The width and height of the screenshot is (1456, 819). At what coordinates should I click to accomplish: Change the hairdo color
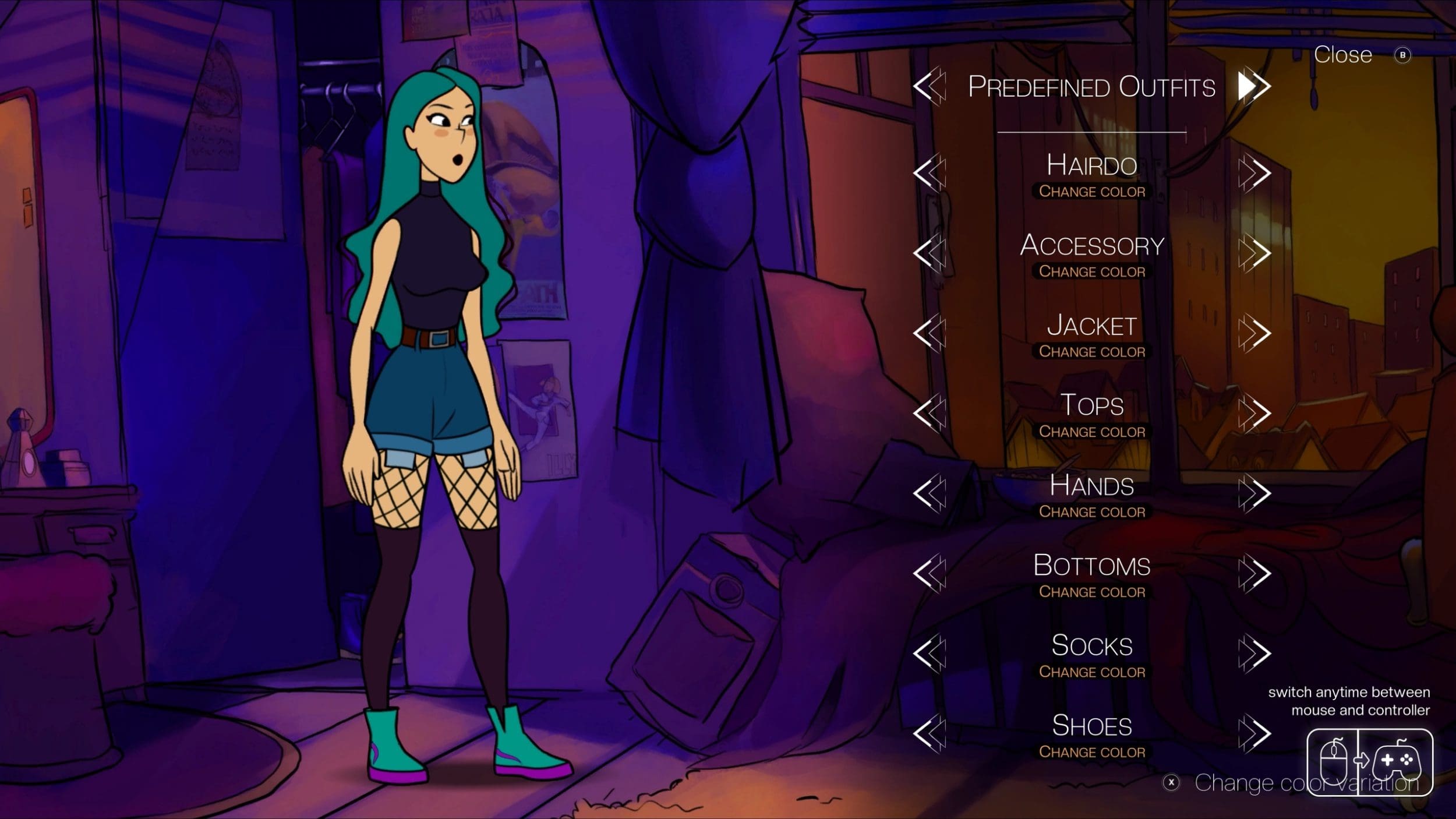coord(1092,192)
